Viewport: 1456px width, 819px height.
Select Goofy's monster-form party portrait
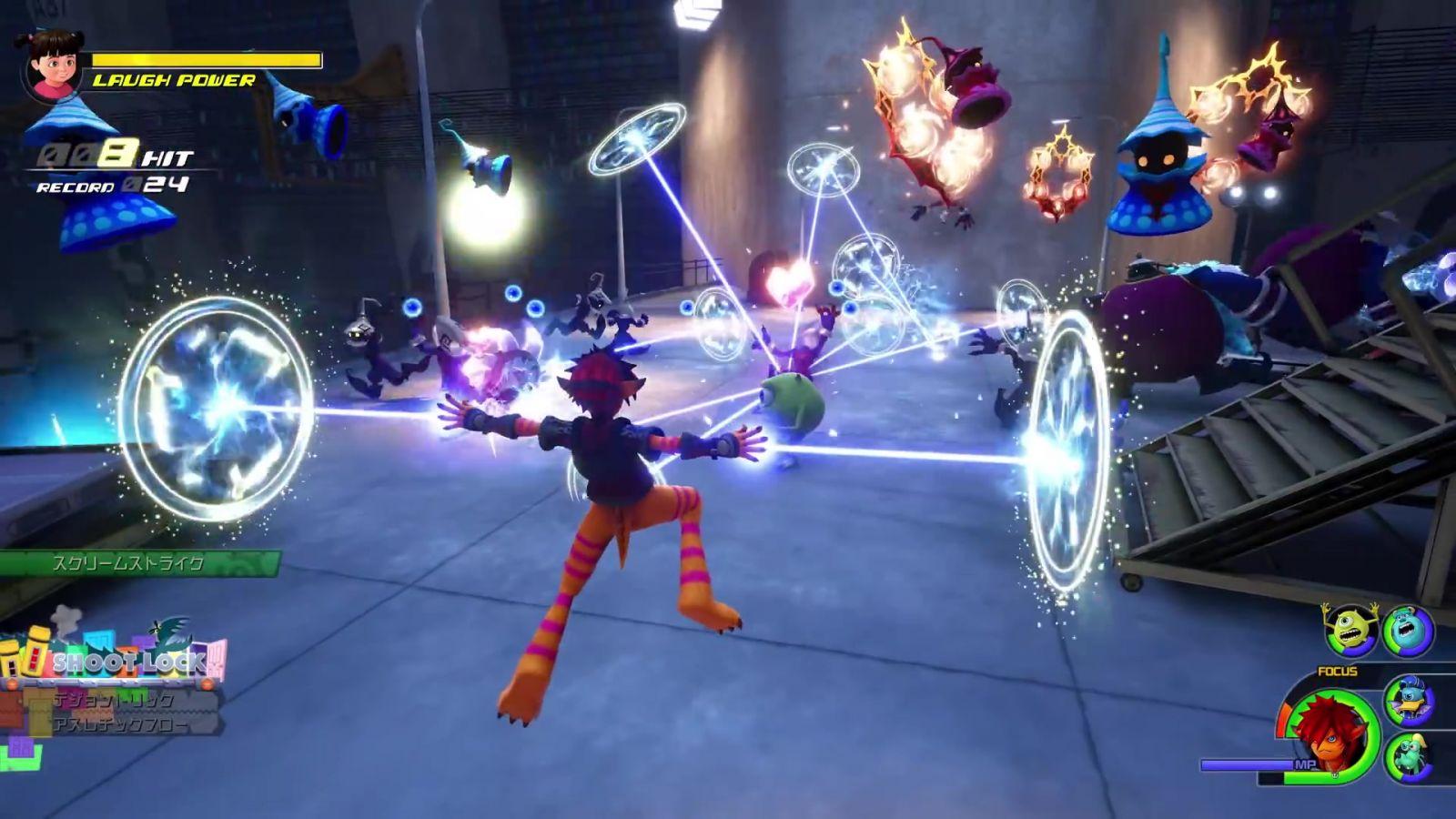point(1409,757)
